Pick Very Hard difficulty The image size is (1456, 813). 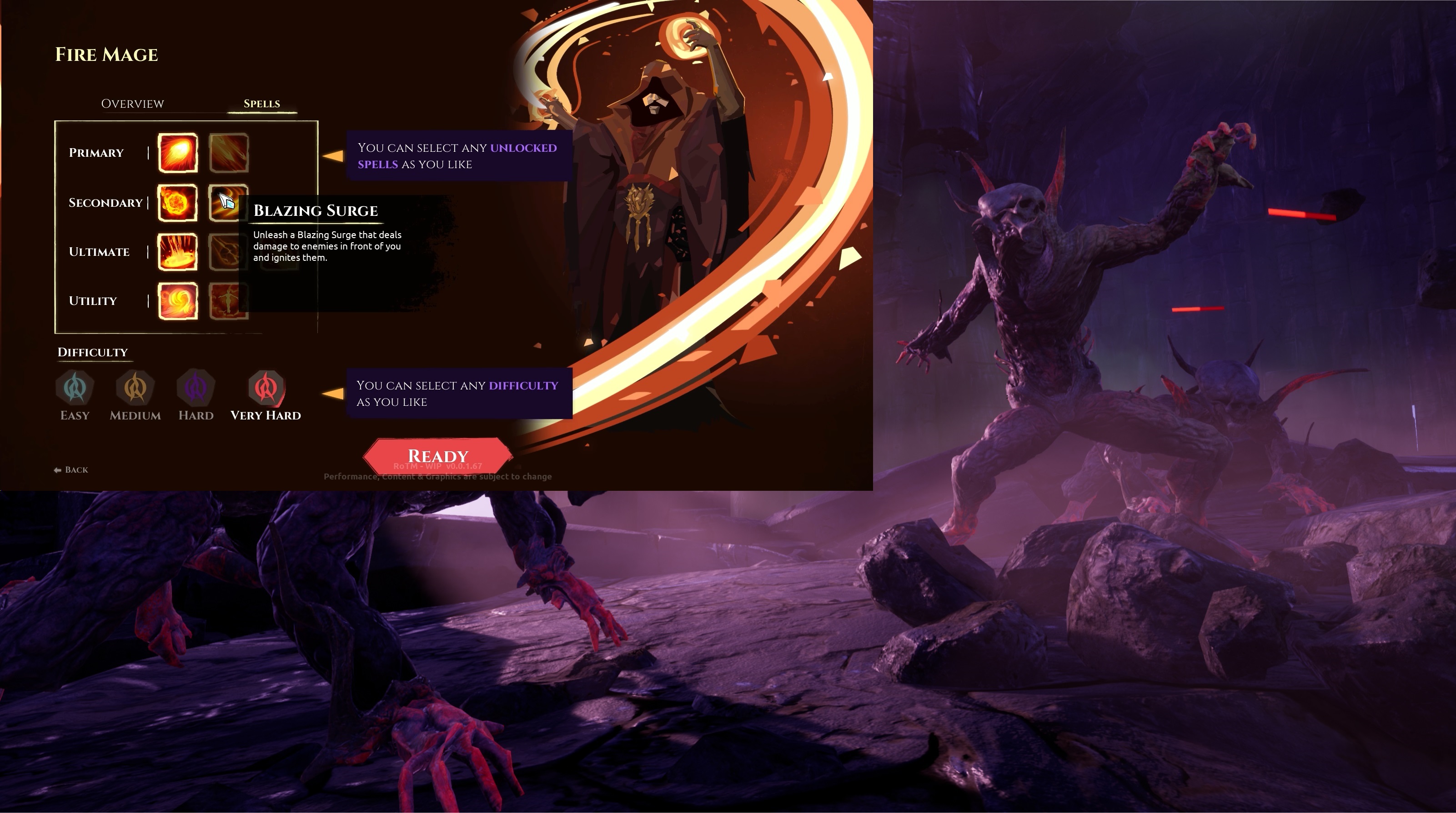[266, 388]
